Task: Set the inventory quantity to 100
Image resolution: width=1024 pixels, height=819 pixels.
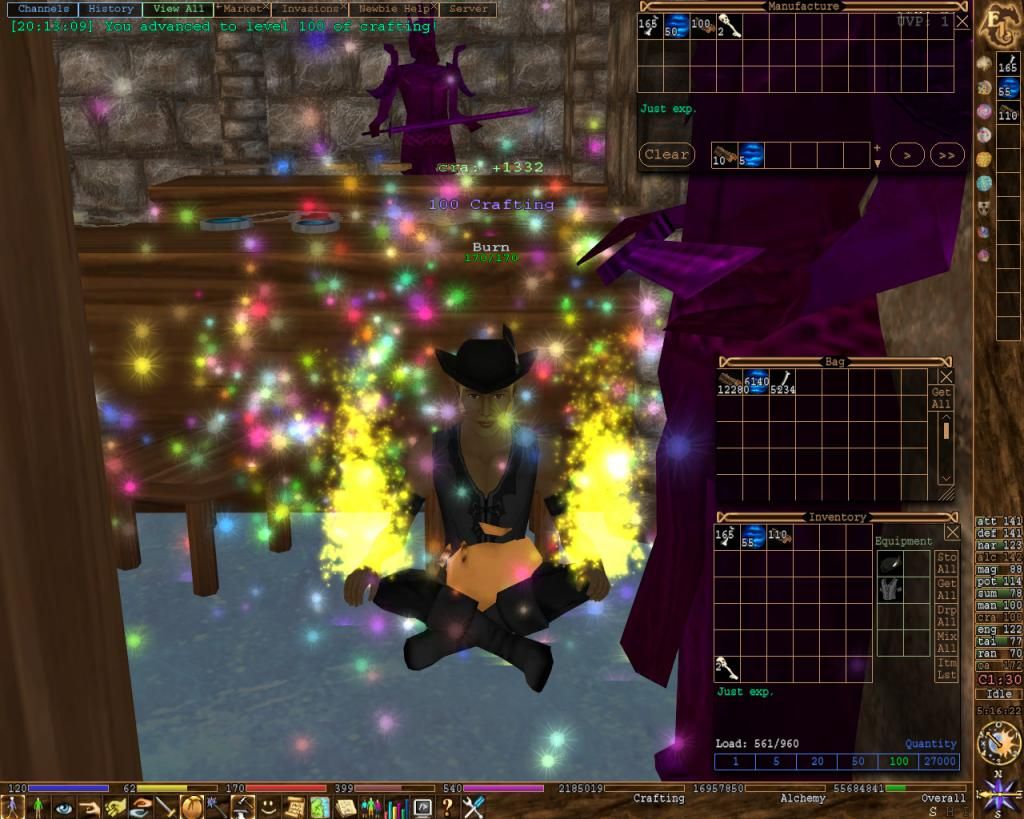Action: [898, 762]
